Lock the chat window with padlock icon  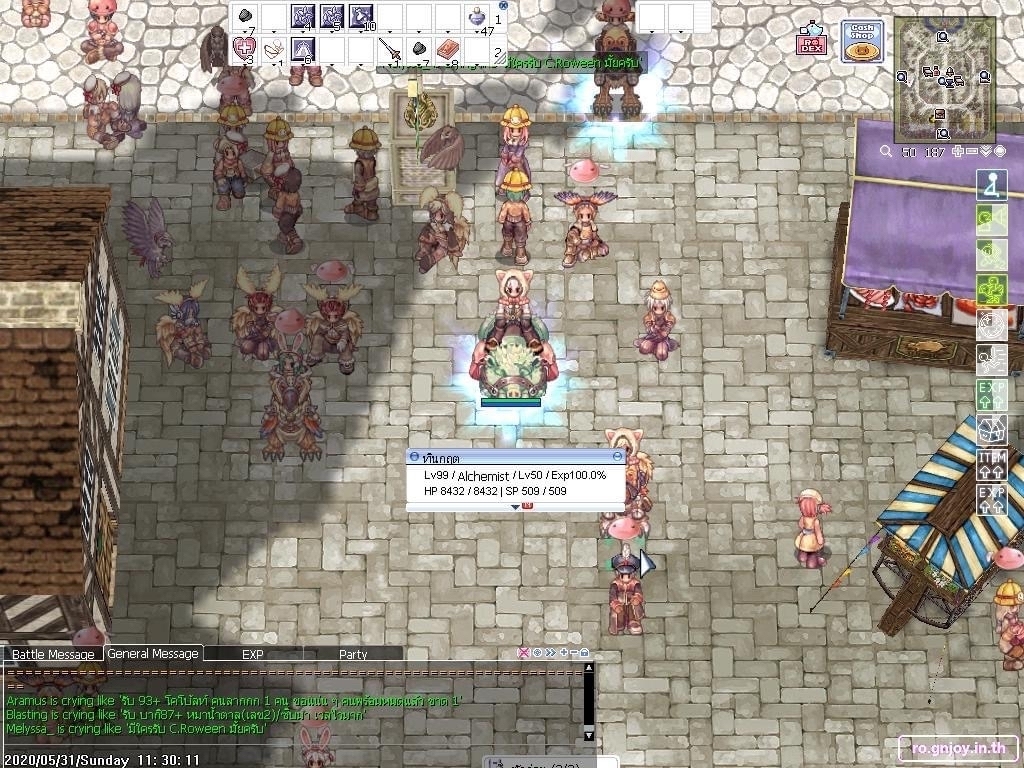click(584, 653)
